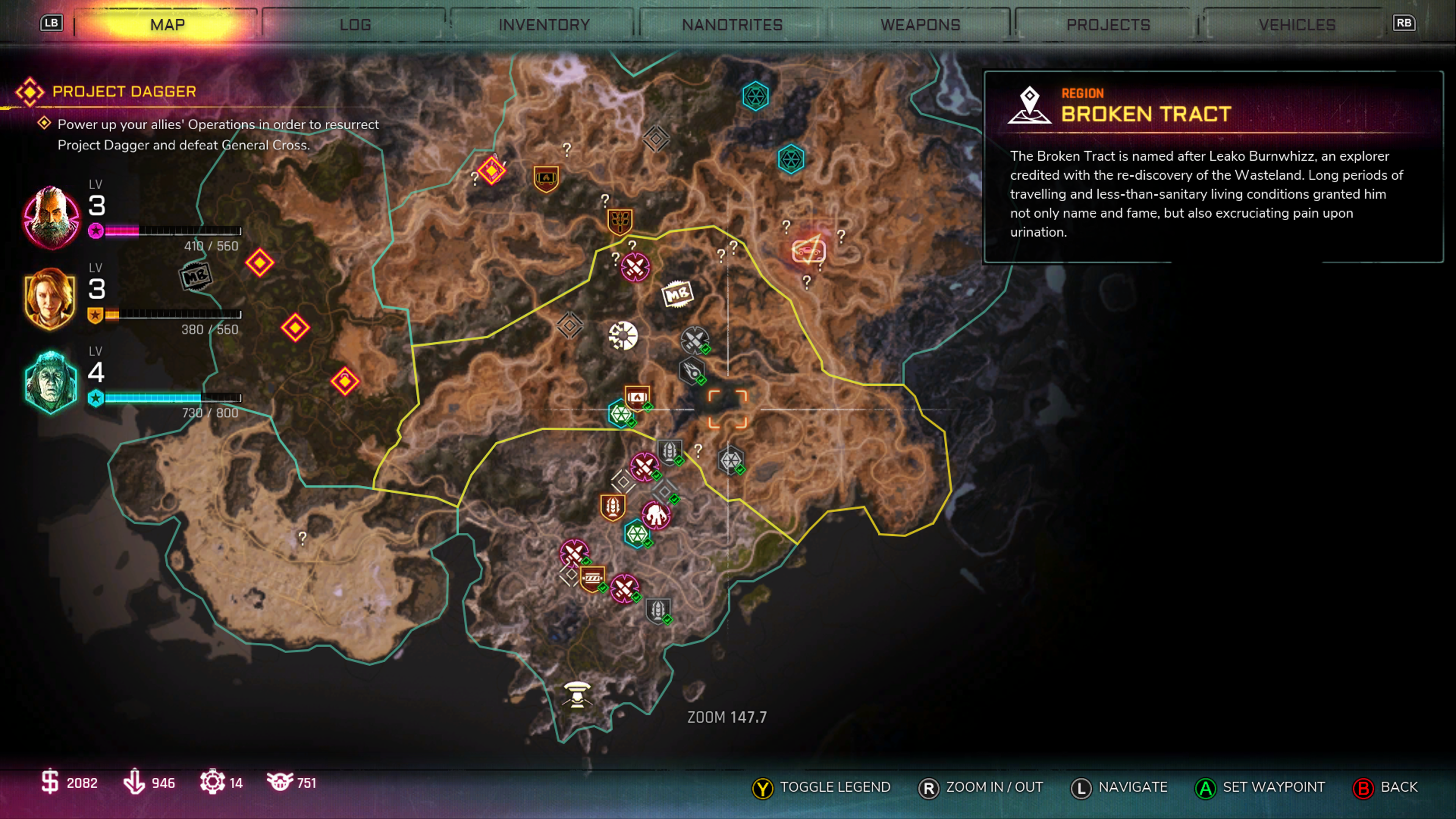Select the Project Dagger quest tracker
Screen dimensions: 1456x819
tap(124, 91)
